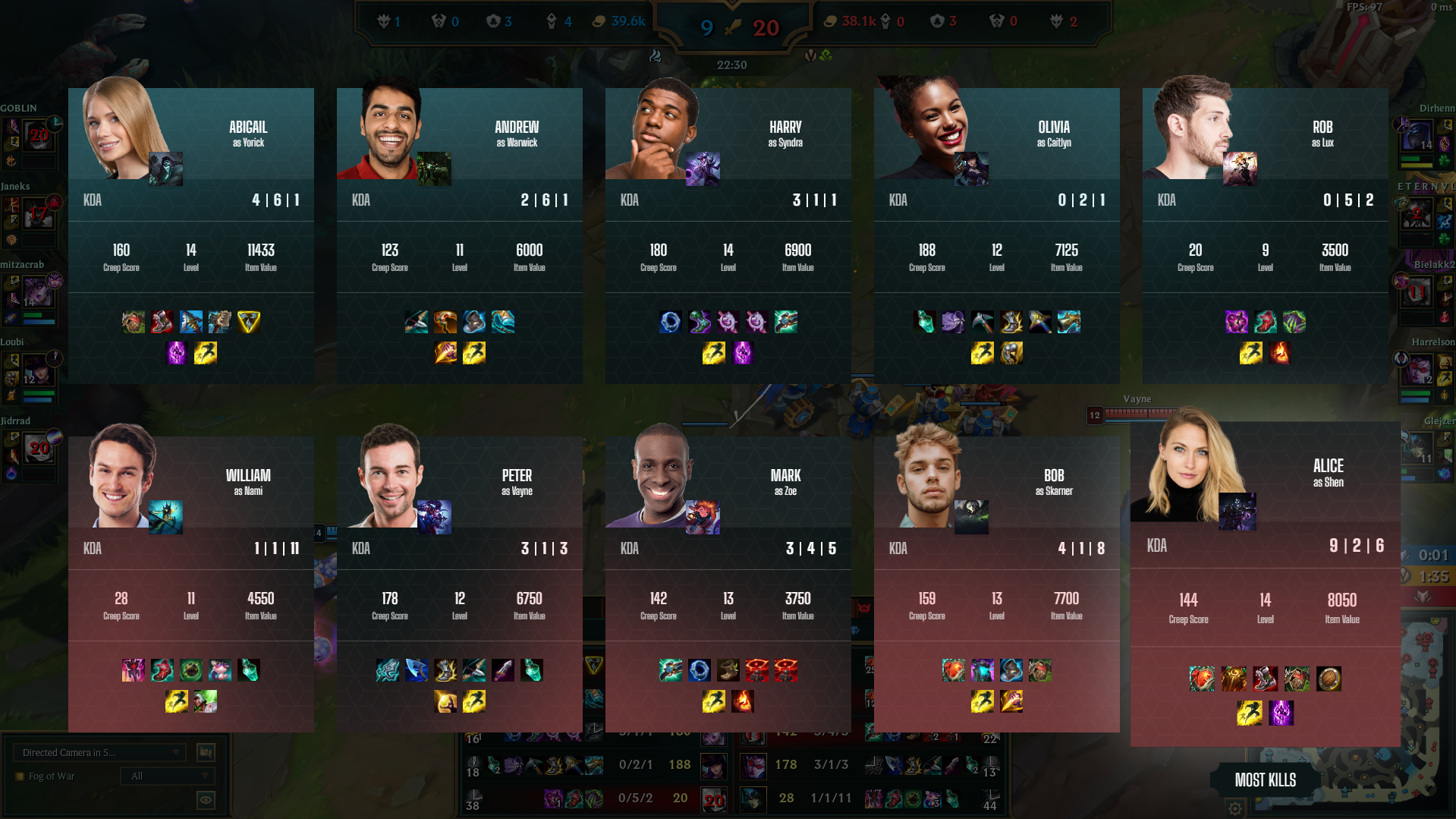
Task: Click Rob's red Ignite summoner spell icon
Action: click(x=1281, y=351)
